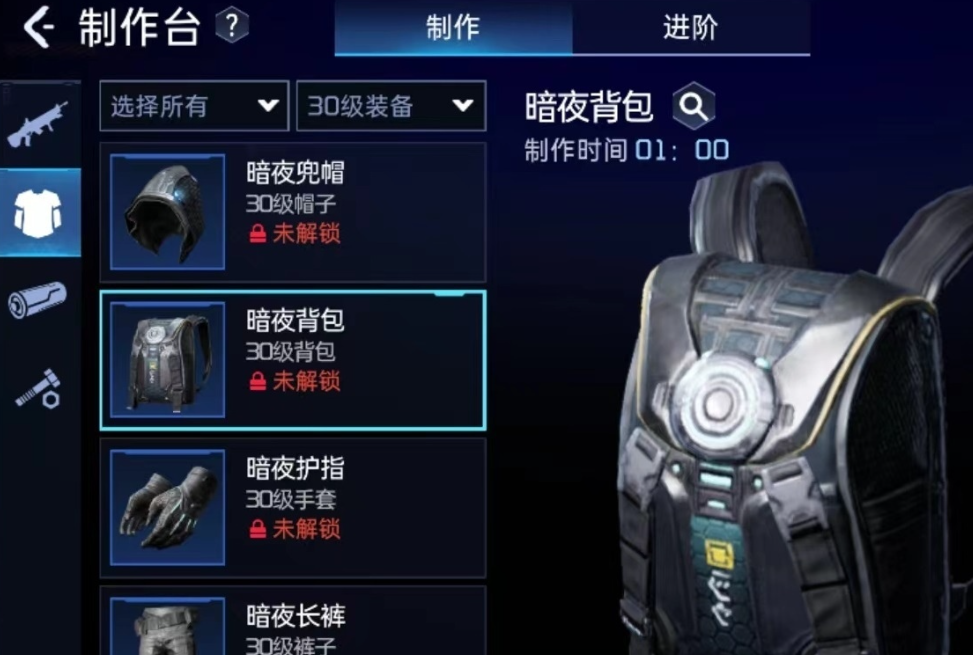
Task: Choose the 暗夜兜帽 hood item row
Action: (293, 212)
